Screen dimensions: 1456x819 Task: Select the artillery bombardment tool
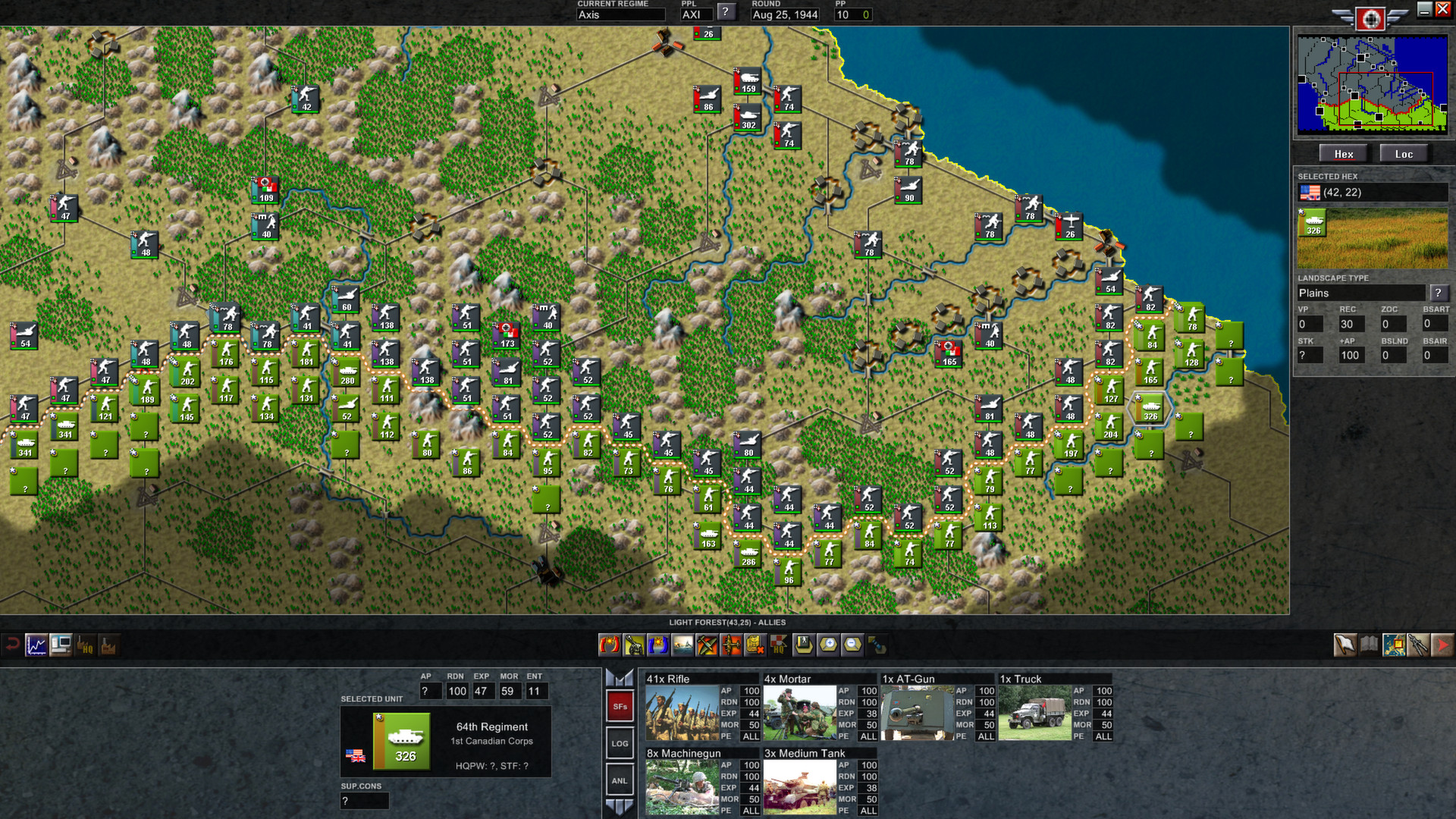(635, 646)
